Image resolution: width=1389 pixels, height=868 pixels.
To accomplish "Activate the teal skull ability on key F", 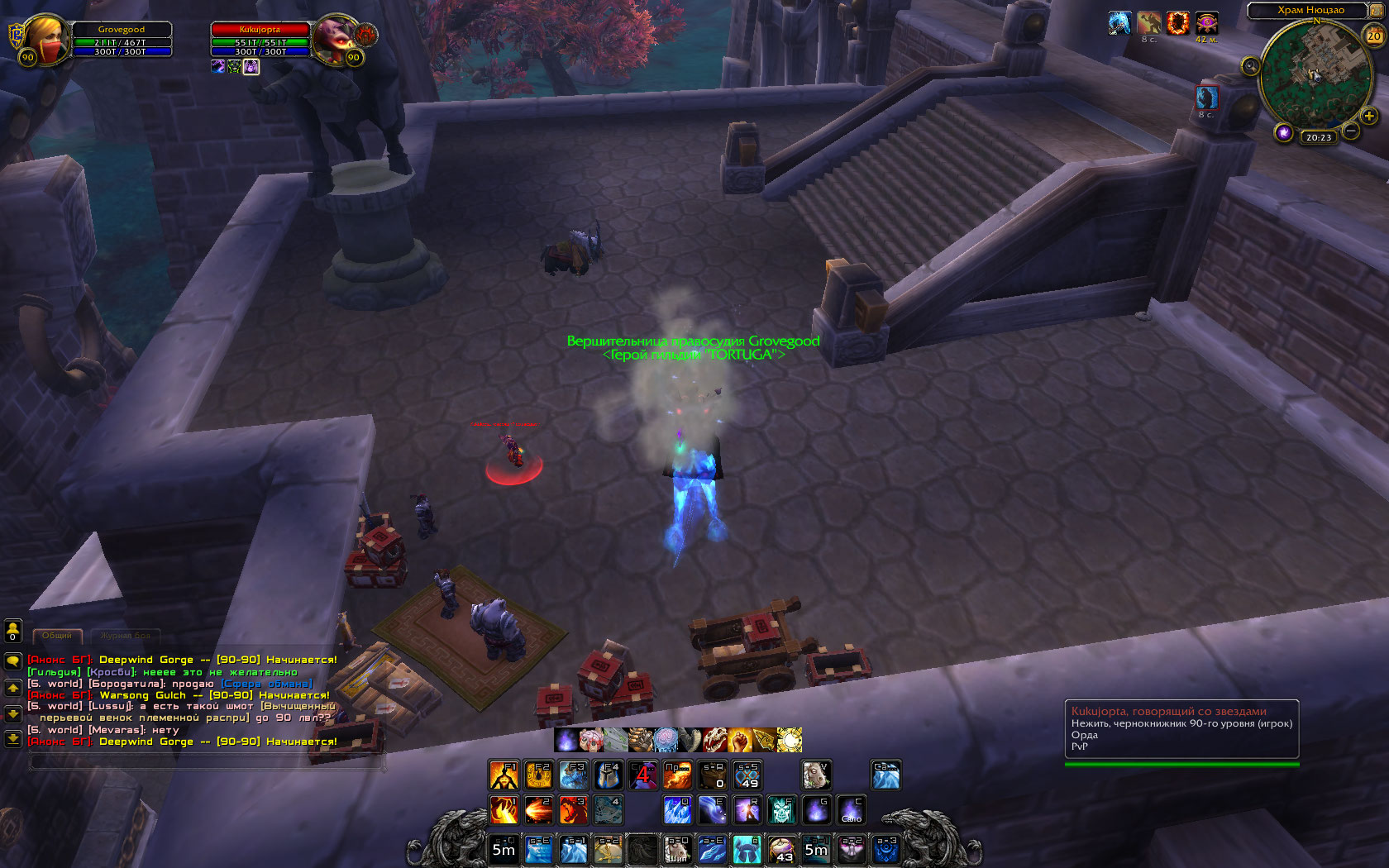I will pyautogui.click(x=781, y=810).
